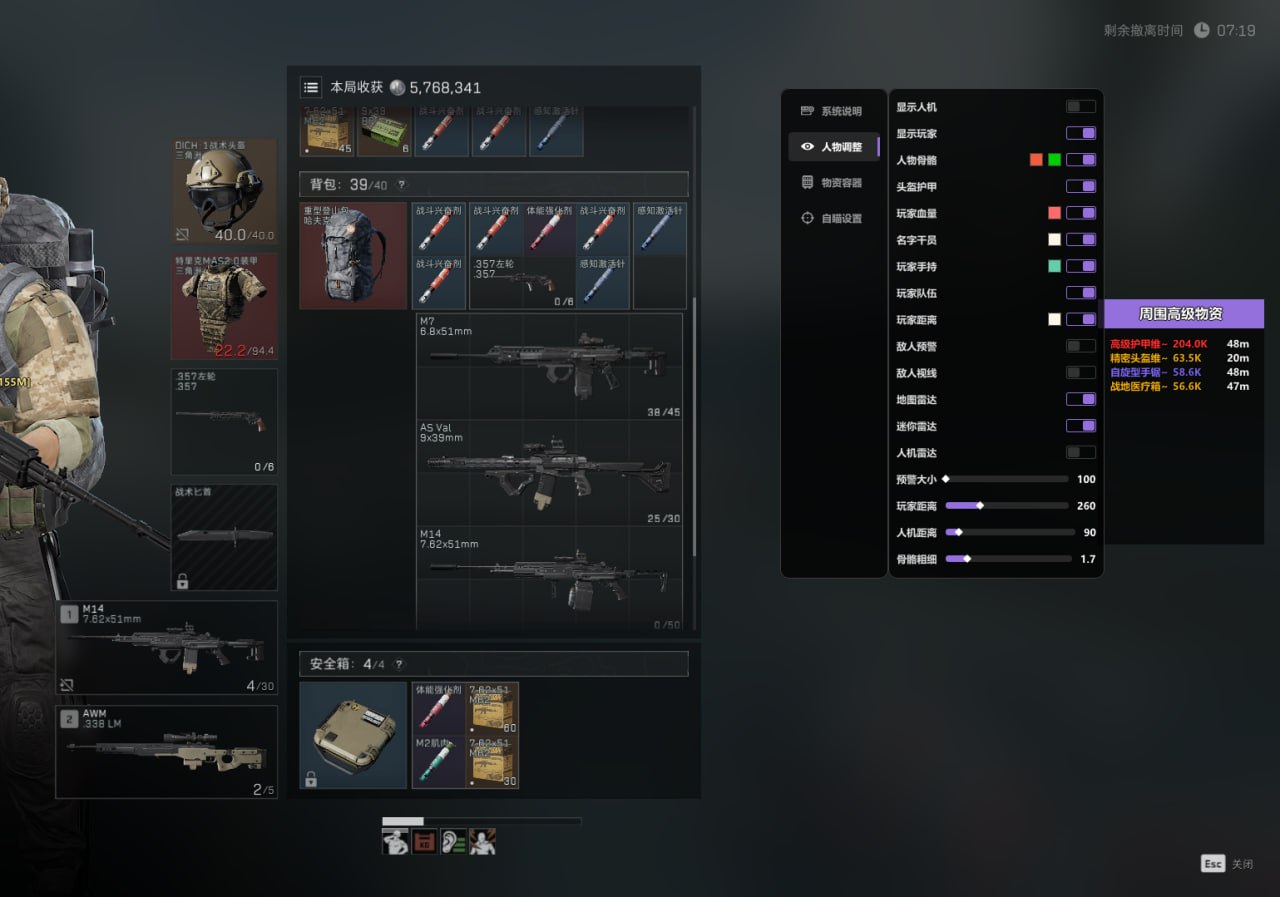
Task: Select the DICH-1 tactical helmet slot
Action: (x=224, y=192)
